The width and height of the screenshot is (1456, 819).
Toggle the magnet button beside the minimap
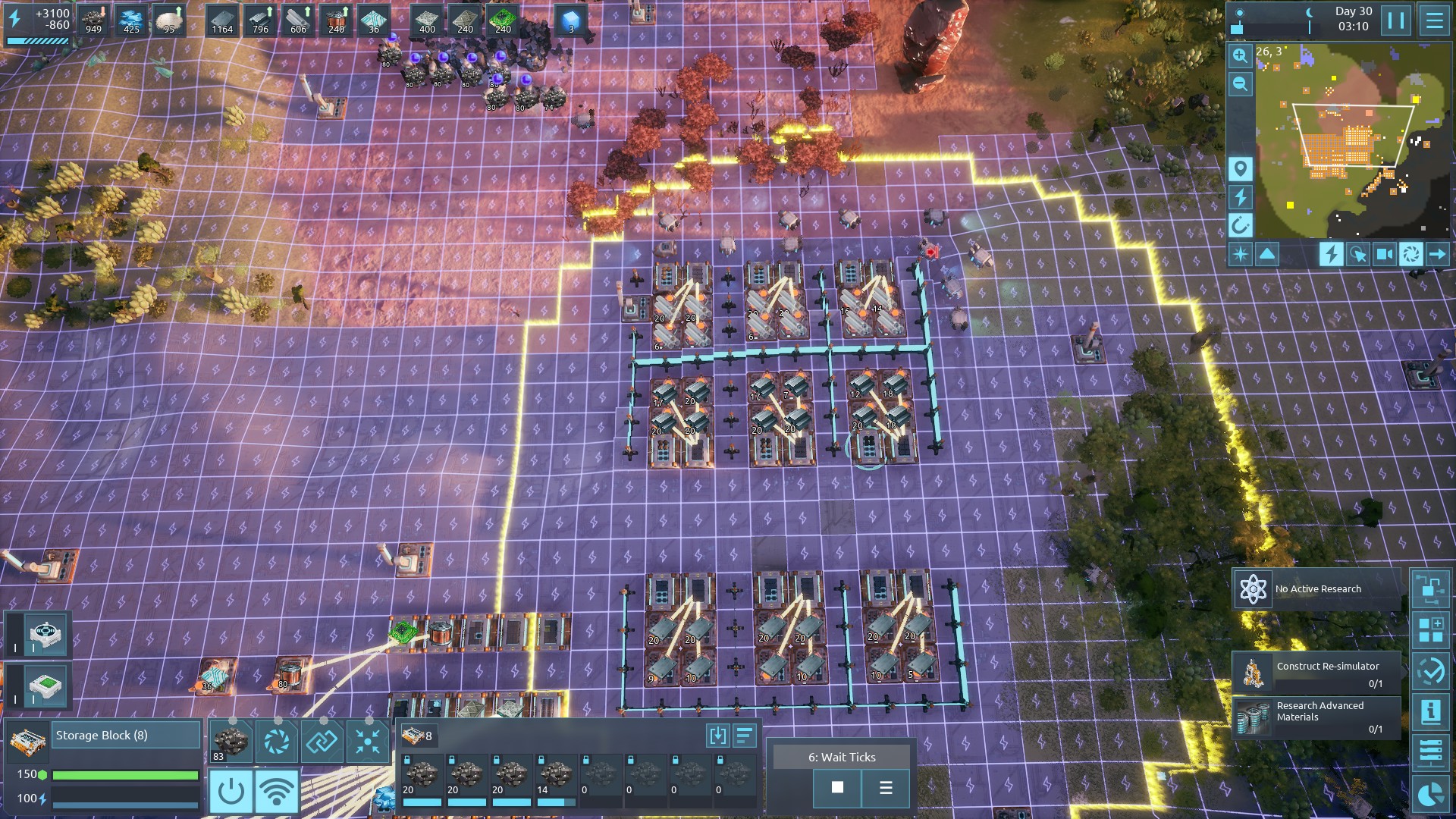(1240, 225)
